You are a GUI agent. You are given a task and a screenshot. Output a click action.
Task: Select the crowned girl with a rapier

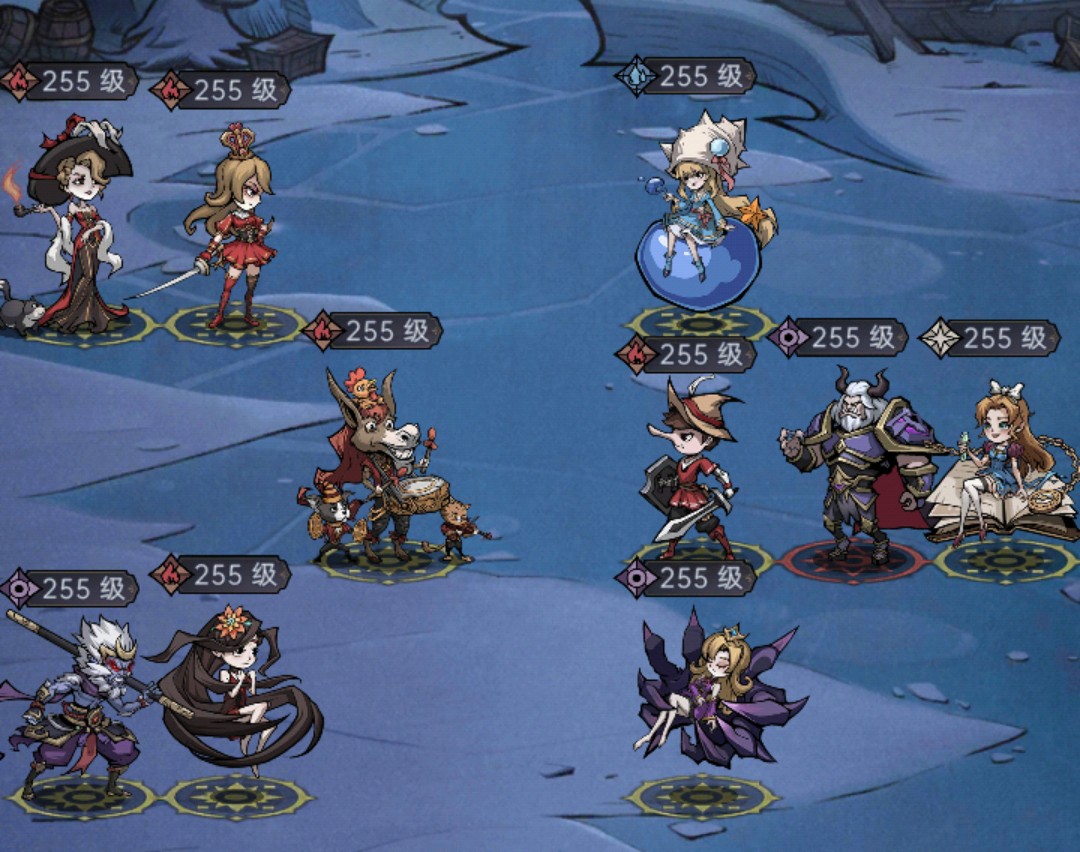232,235
